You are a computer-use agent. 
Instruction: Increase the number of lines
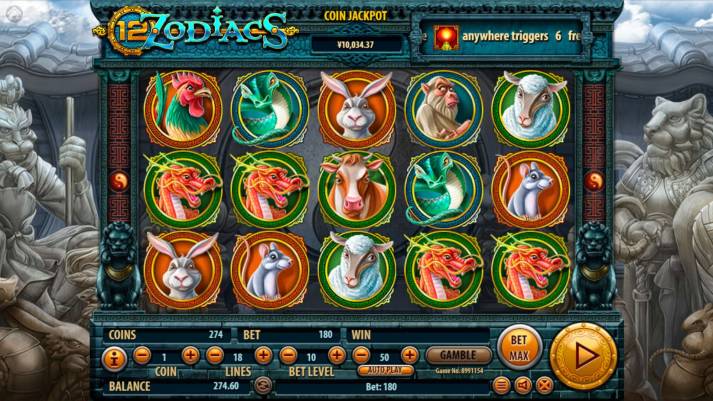pyautogui.click(x=263, y=355)
